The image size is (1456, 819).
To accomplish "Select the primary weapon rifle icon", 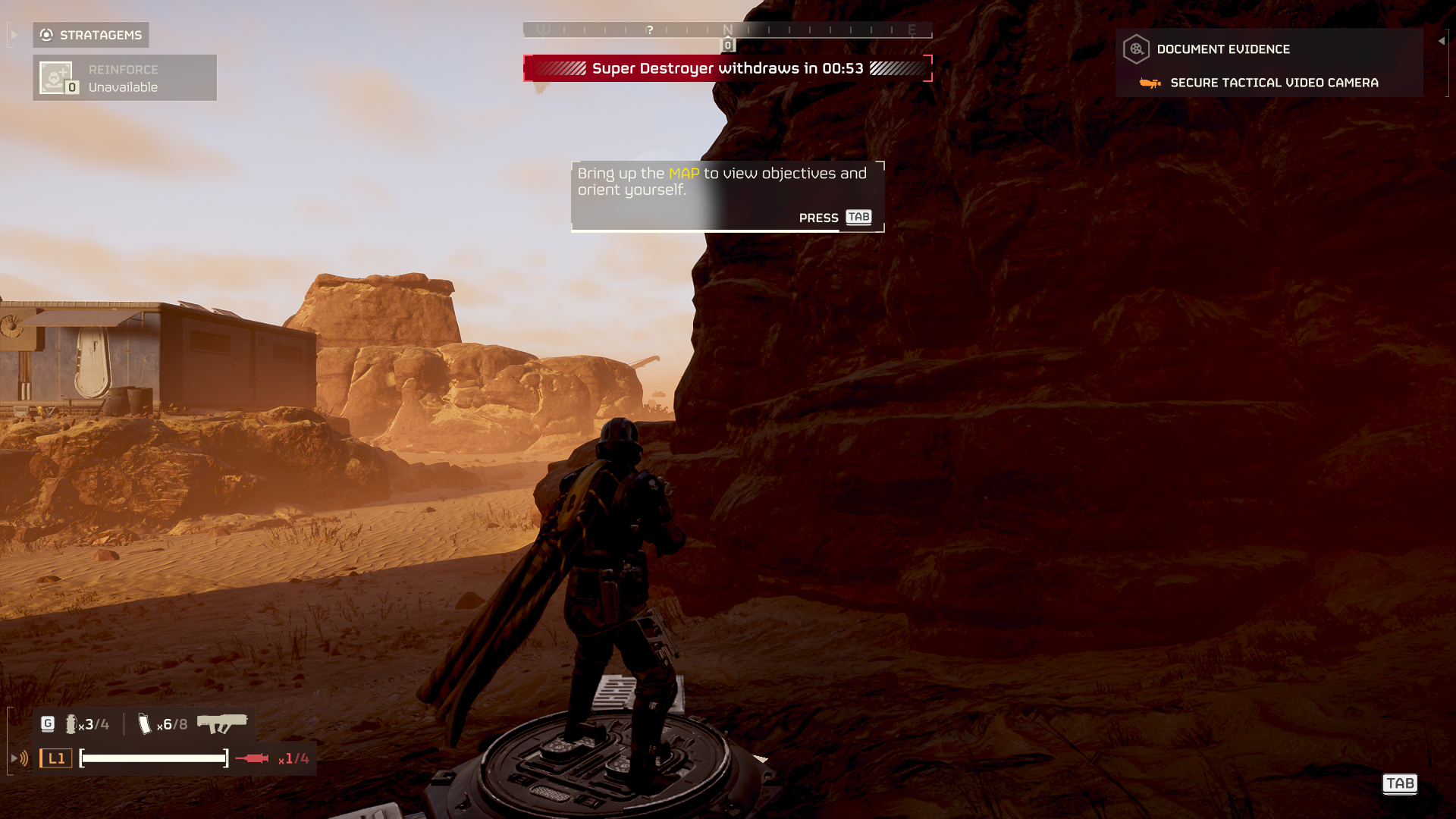I will click(222, 723).
